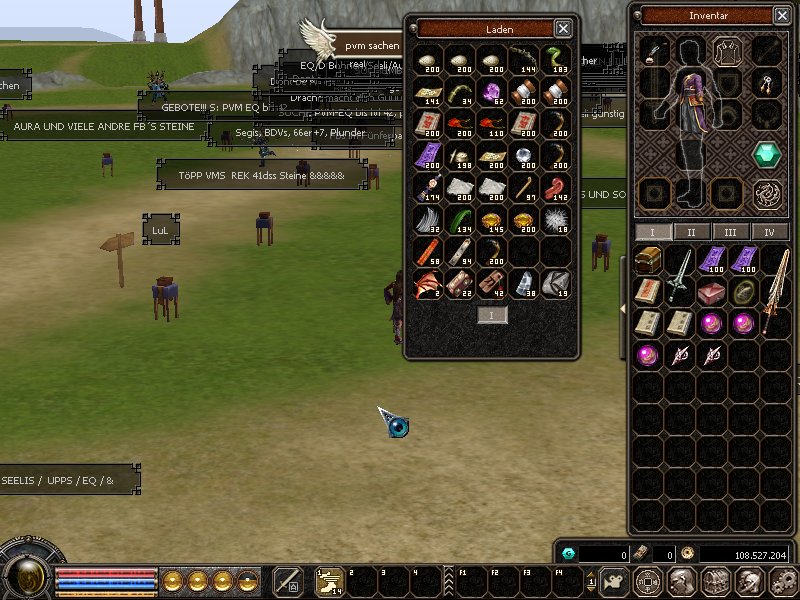
Task: Switch to inventory page II
Action: (691, 232)
